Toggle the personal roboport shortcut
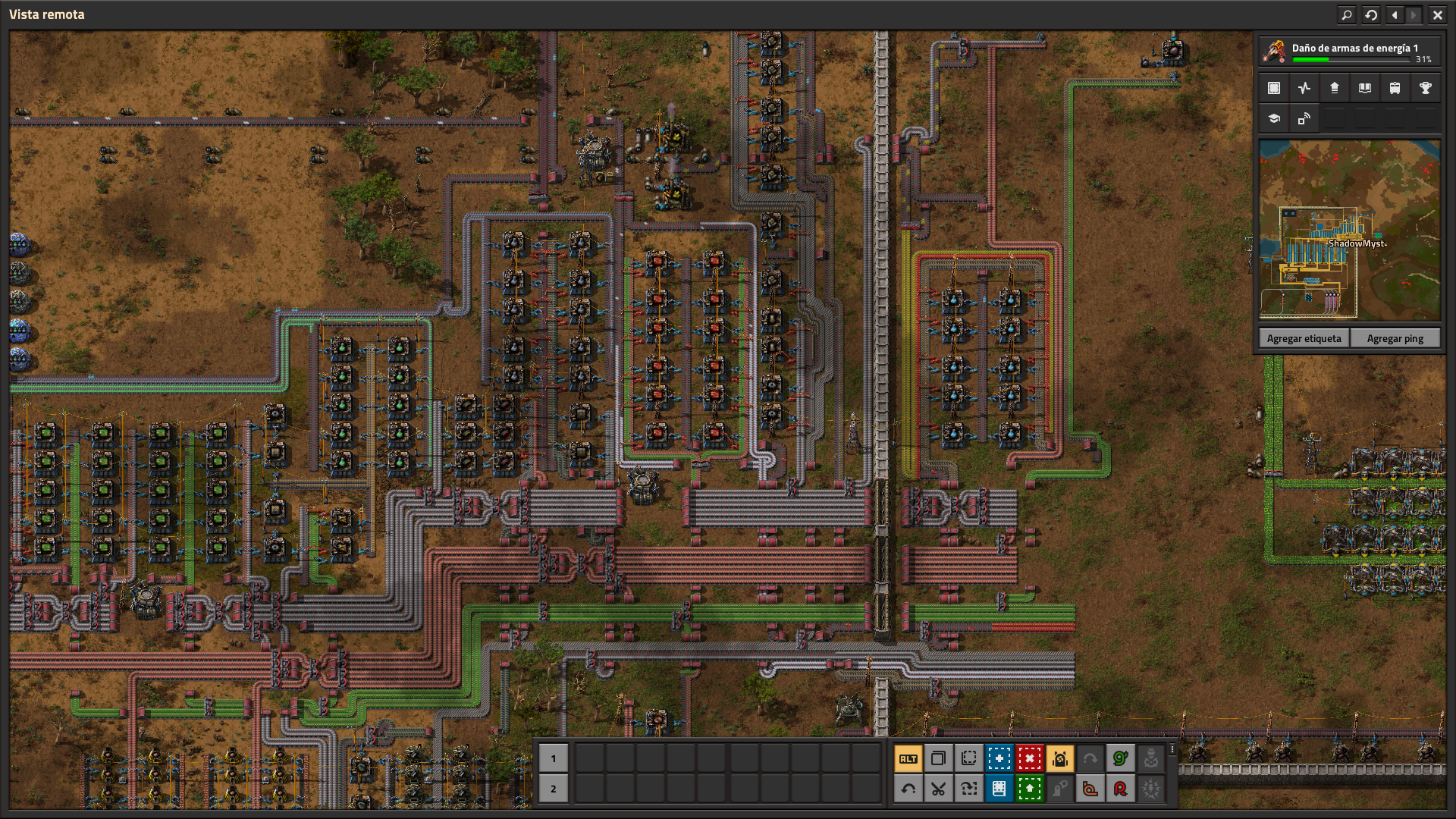1456x819 pixels. (x=1061, y=758)
